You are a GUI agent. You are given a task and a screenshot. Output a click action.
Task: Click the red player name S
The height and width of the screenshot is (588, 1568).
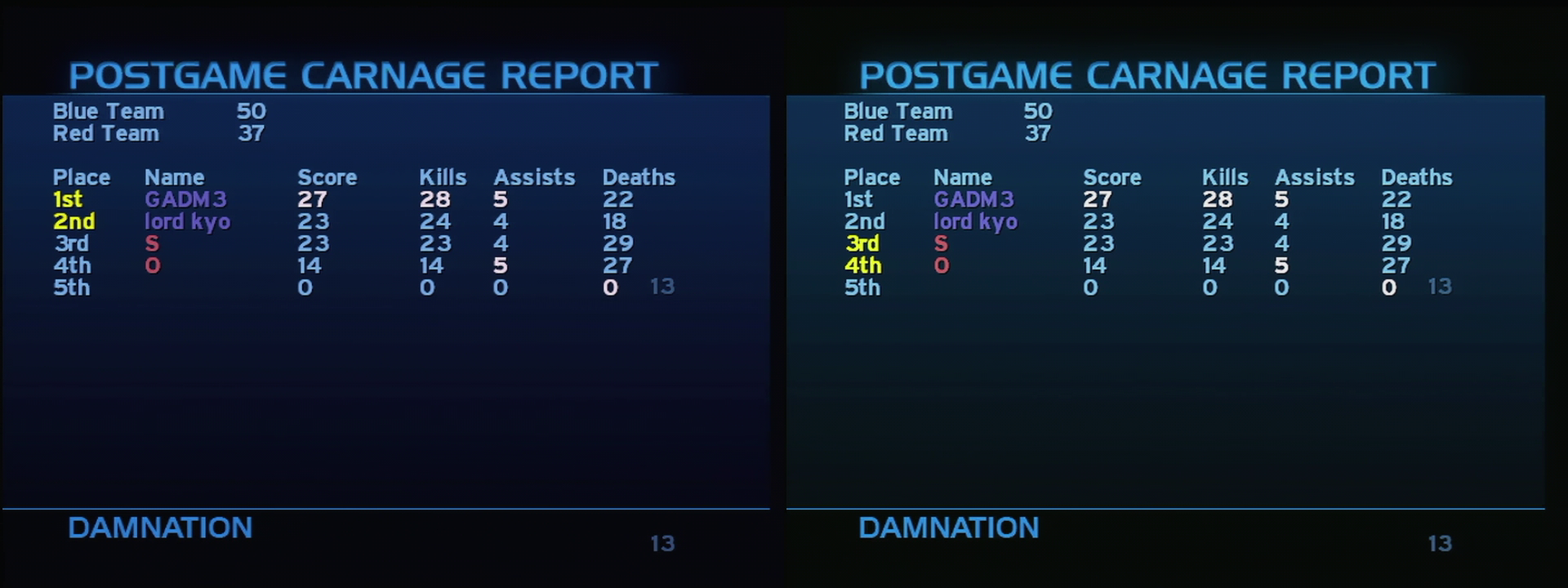coord(152,243)
